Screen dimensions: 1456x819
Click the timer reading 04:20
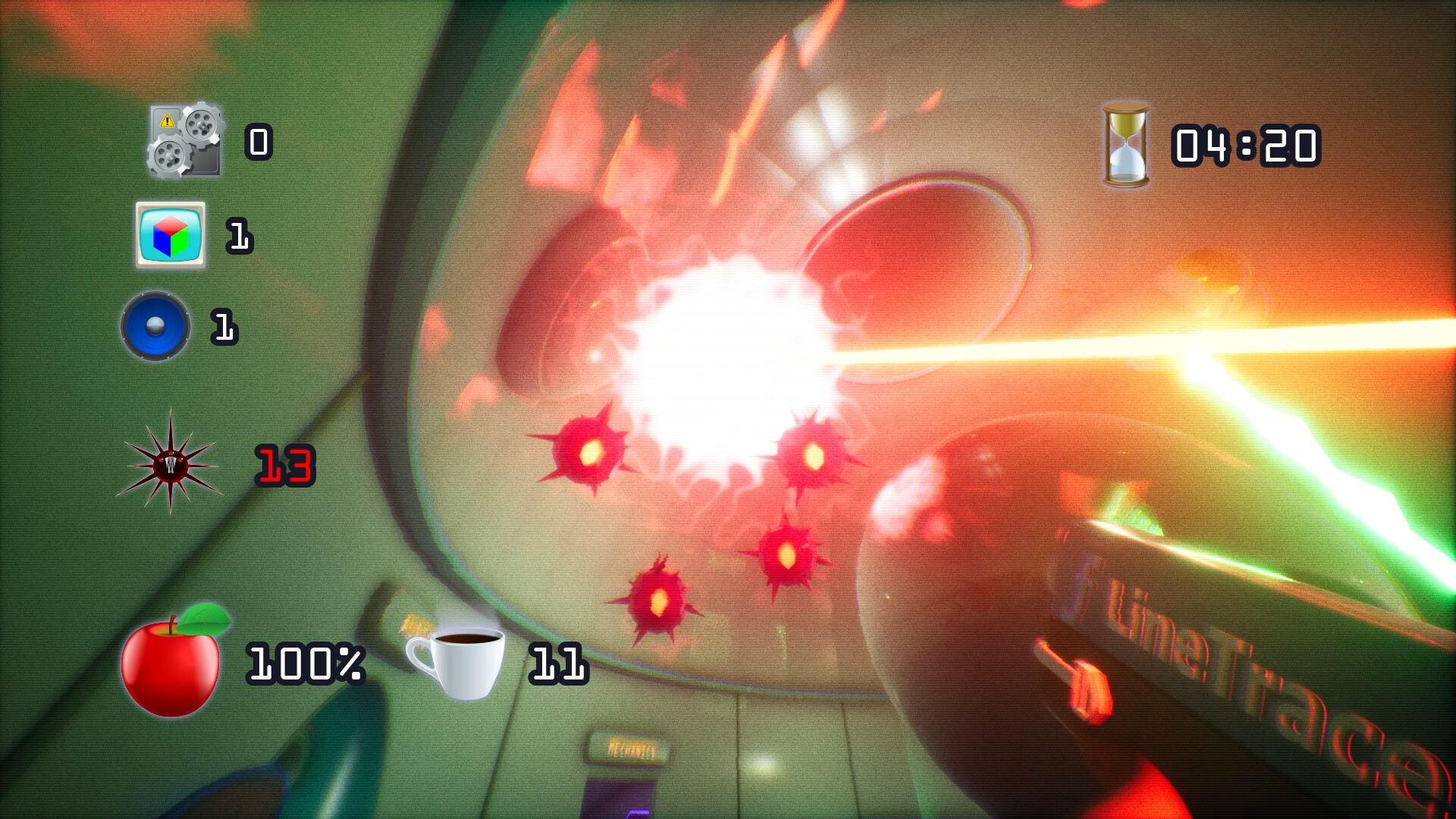pos(1244,146)
